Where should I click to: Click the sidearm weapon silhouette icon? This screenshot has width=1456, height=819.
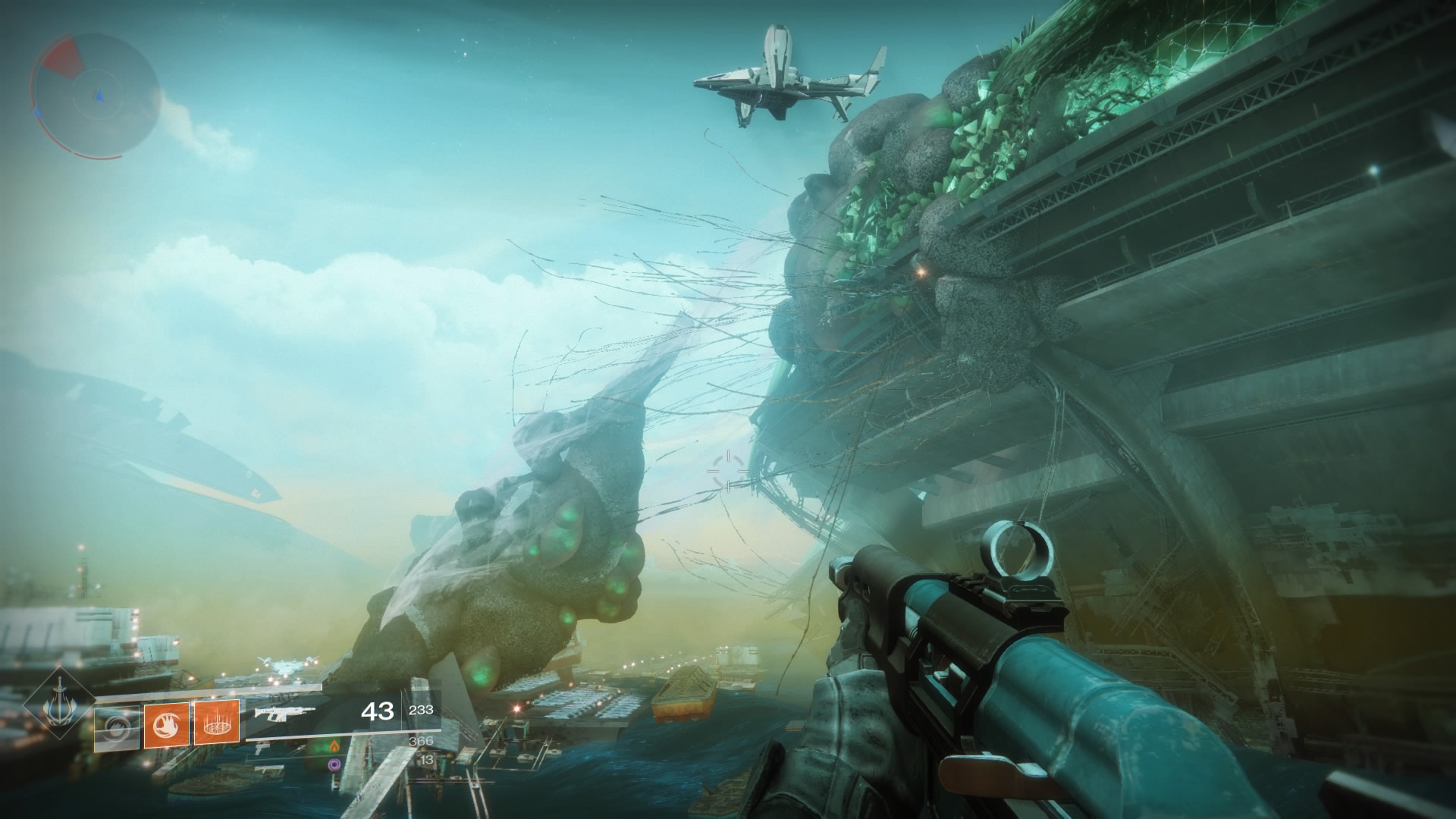point(259,750)
